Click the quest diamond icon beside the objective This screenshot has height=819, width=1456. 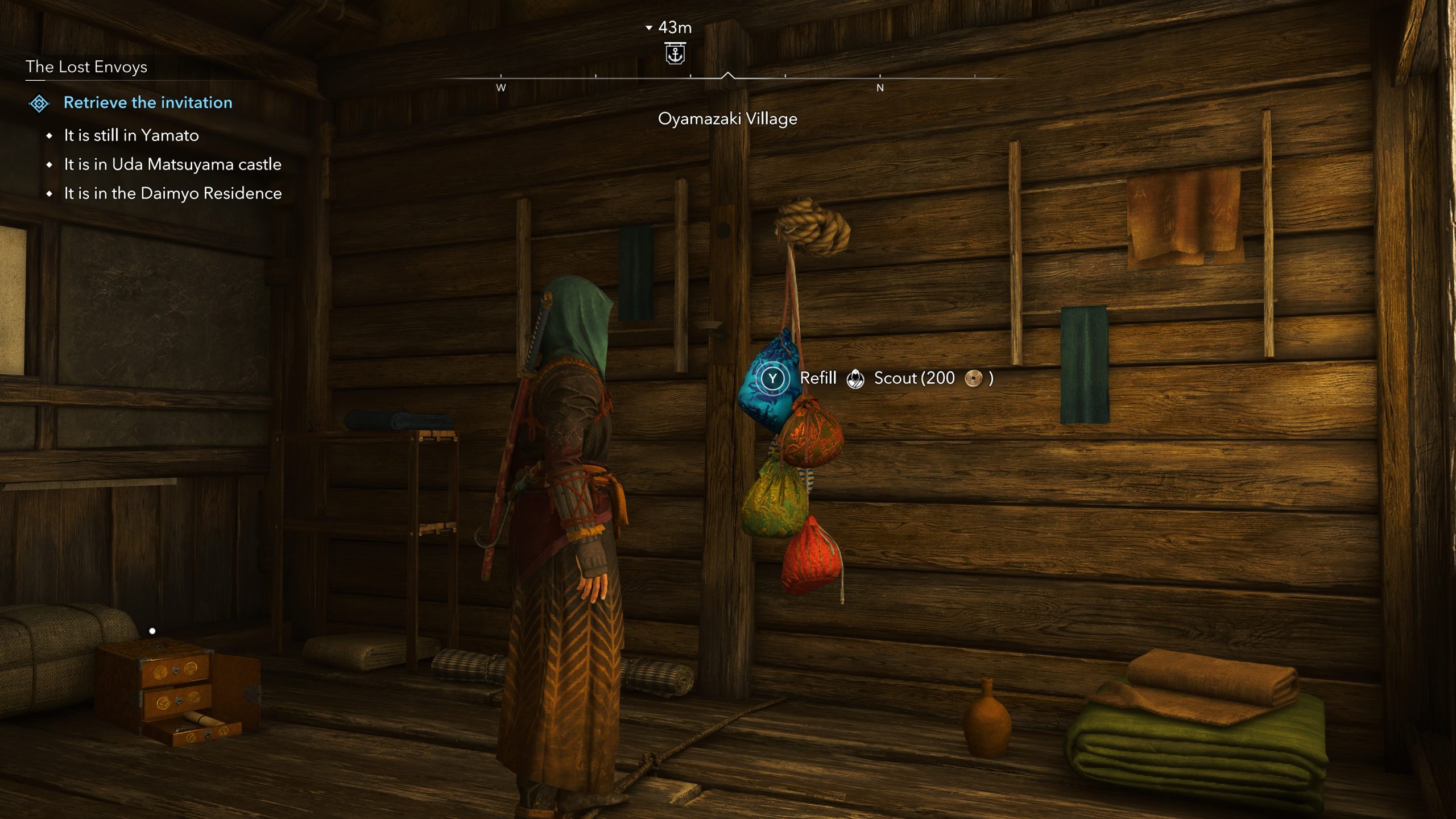tap(39, 104)
